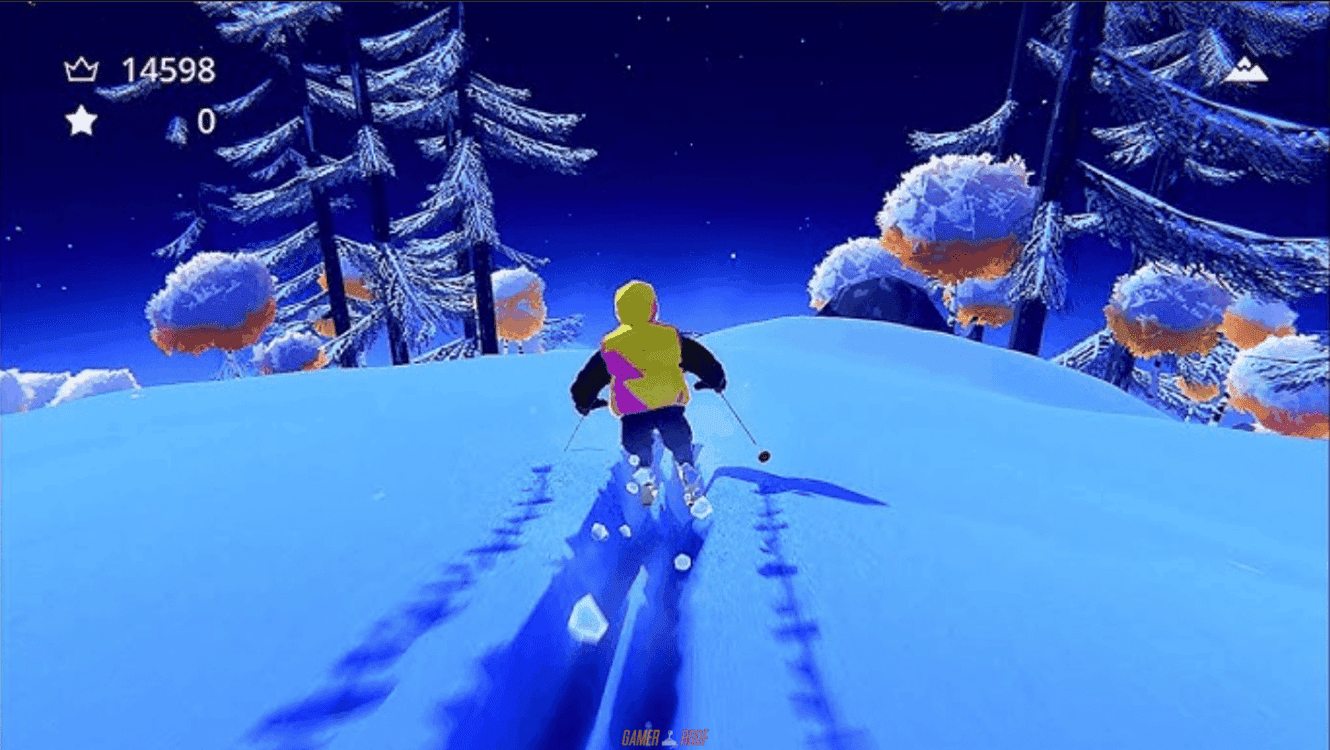Click the crown score icon
The height and width of the screenshot is (750, 1330).
[82, 68]
